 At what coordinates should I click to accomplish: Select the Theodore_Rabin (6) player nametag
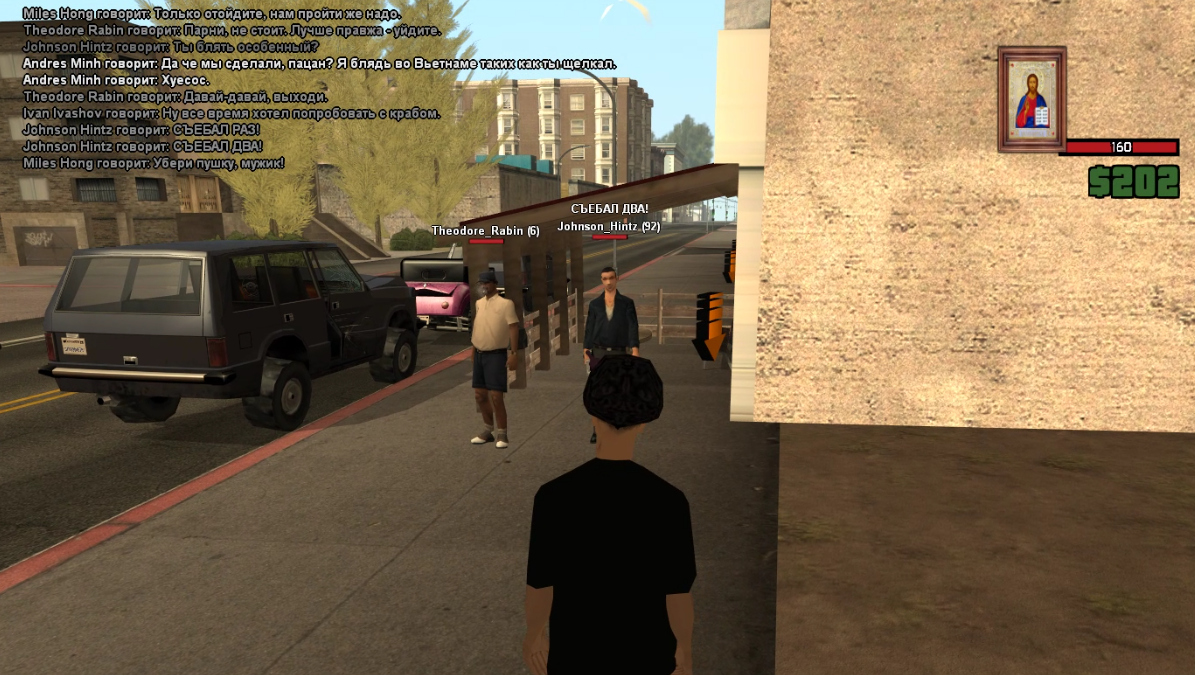(x=485, y=231)
